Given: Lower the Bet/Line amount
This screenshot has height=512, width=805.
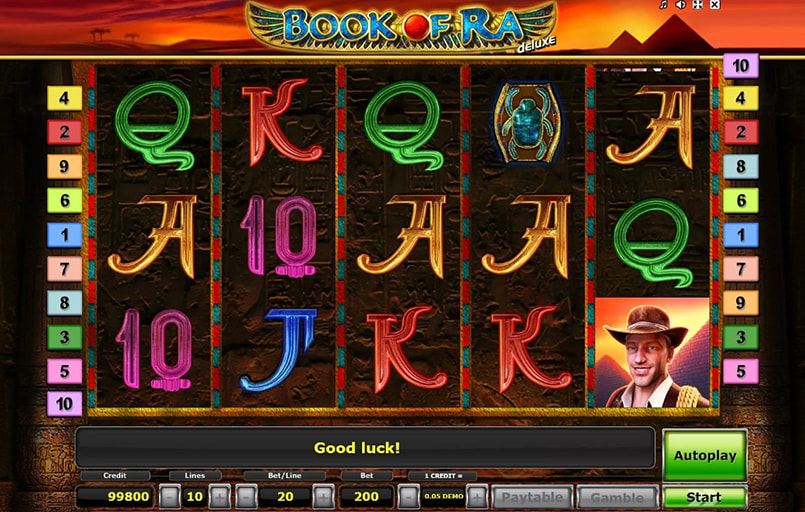Looking at the screenshot, I should 247,496.
